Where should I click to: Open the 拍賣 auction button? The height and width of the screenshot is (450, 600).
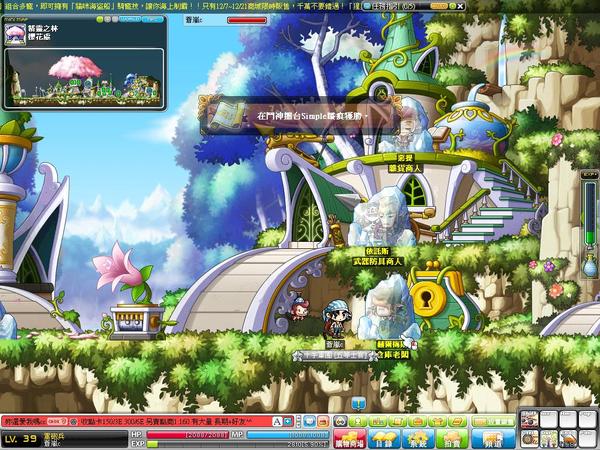click(452, 438)
